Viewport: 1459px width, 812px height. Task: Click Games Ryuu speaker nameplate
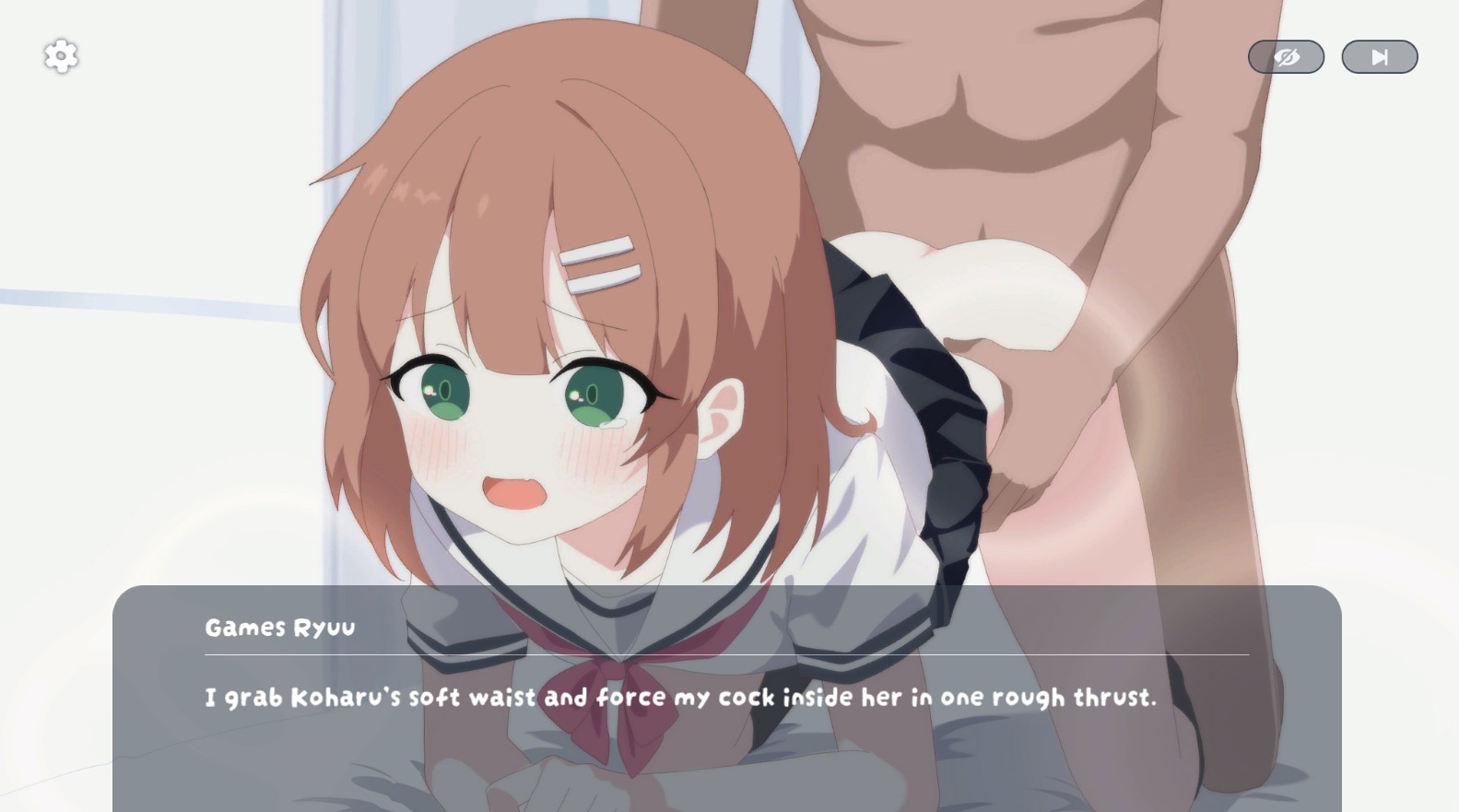pyautogui.click(x=279, y=628)
